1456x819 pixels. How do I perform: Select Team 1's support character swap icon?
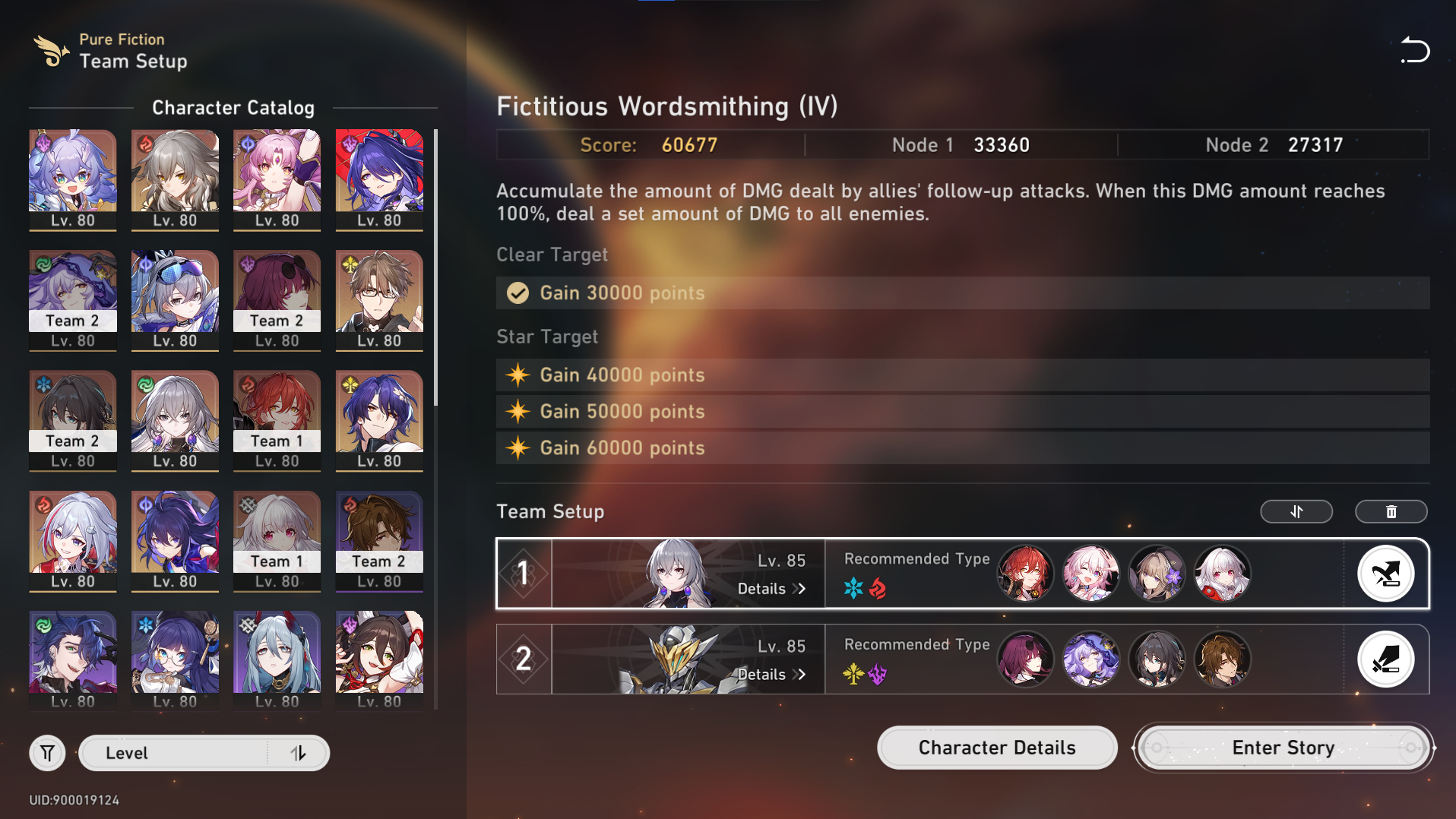coord(1386,574)
